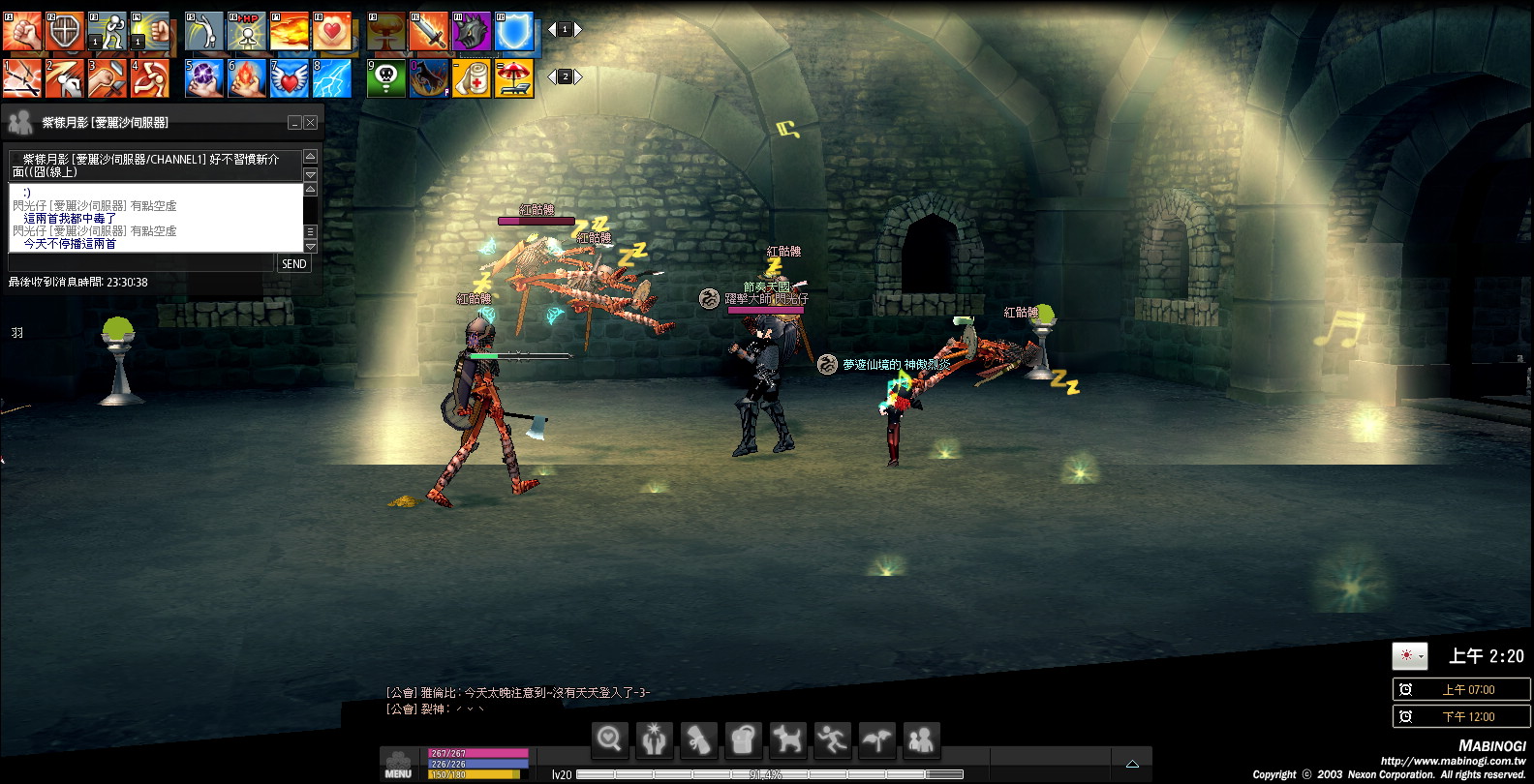Open the magnifier heart search icon

[609, 740]
